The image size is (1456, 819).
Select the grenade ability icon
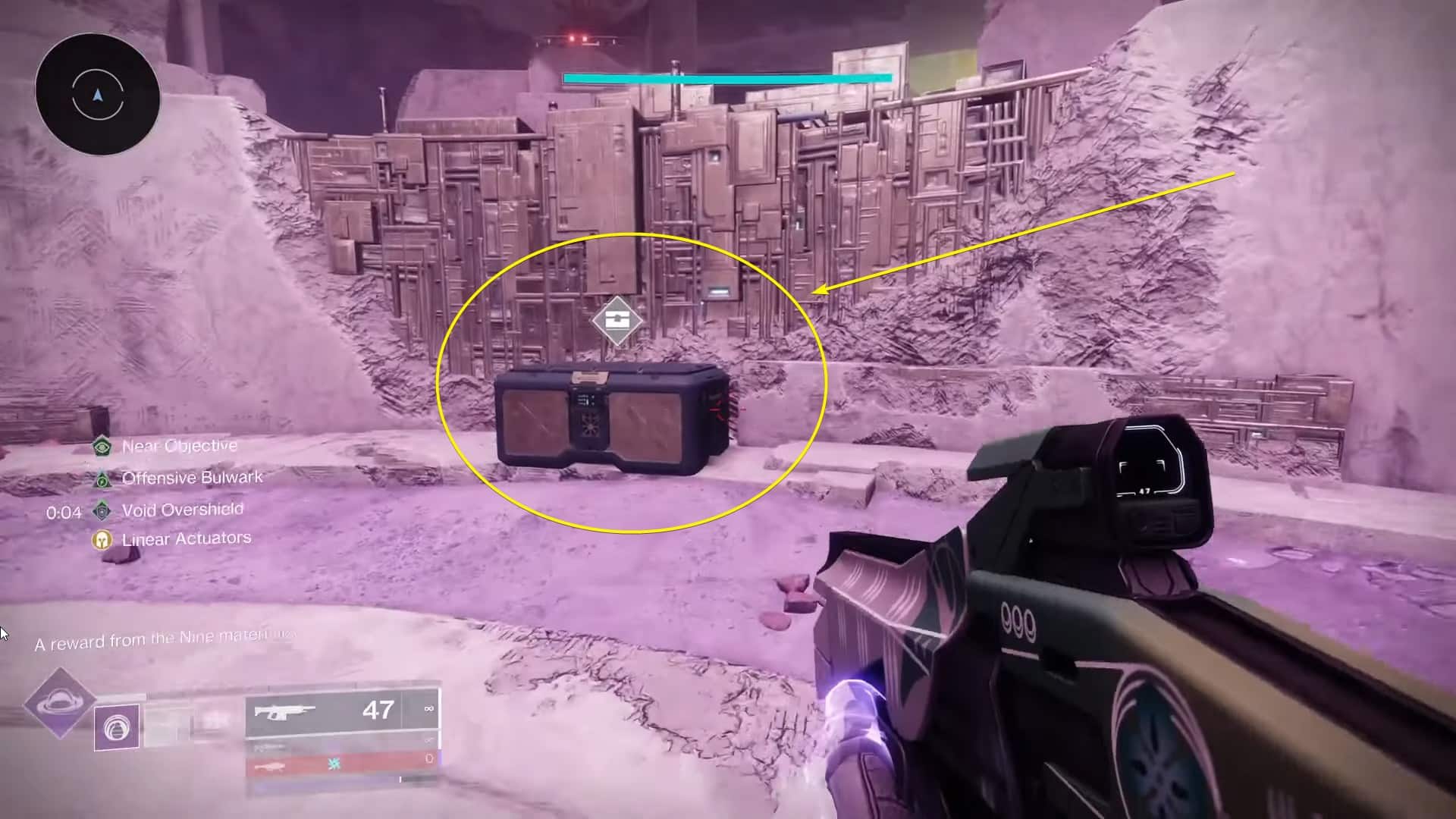116,726
